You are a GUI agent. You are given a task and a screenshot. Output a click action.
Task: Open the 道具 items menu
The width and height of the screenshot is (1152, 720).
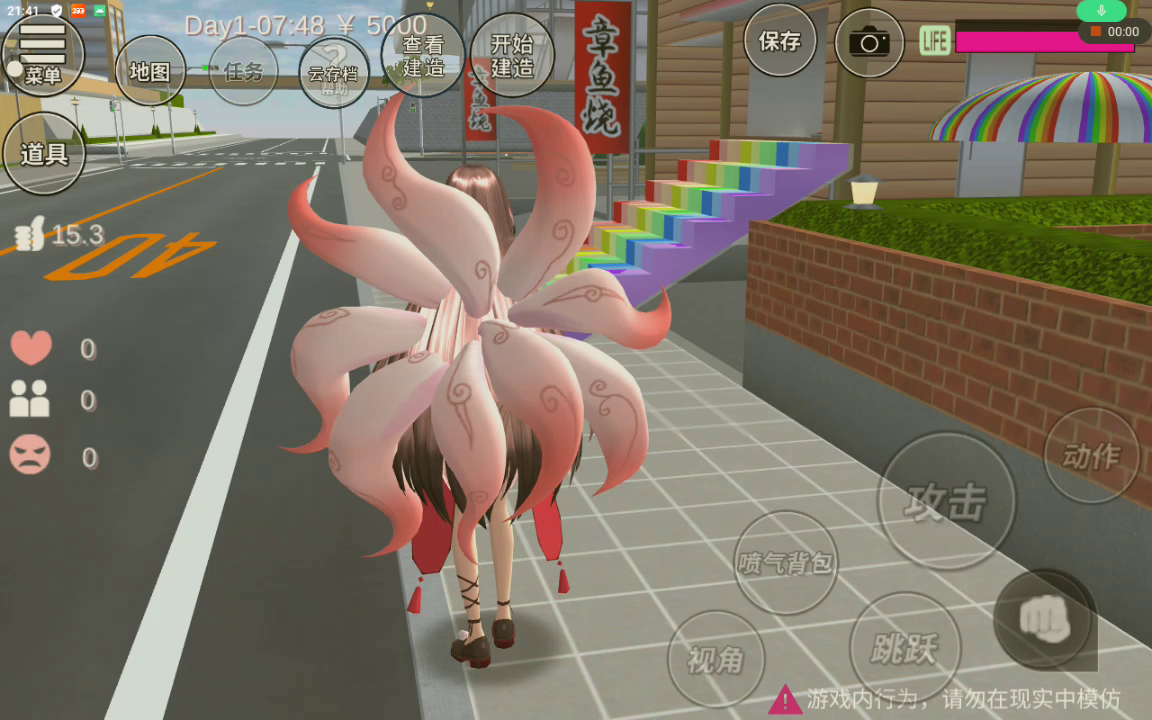pyautogui.click(x=44, y=153)
